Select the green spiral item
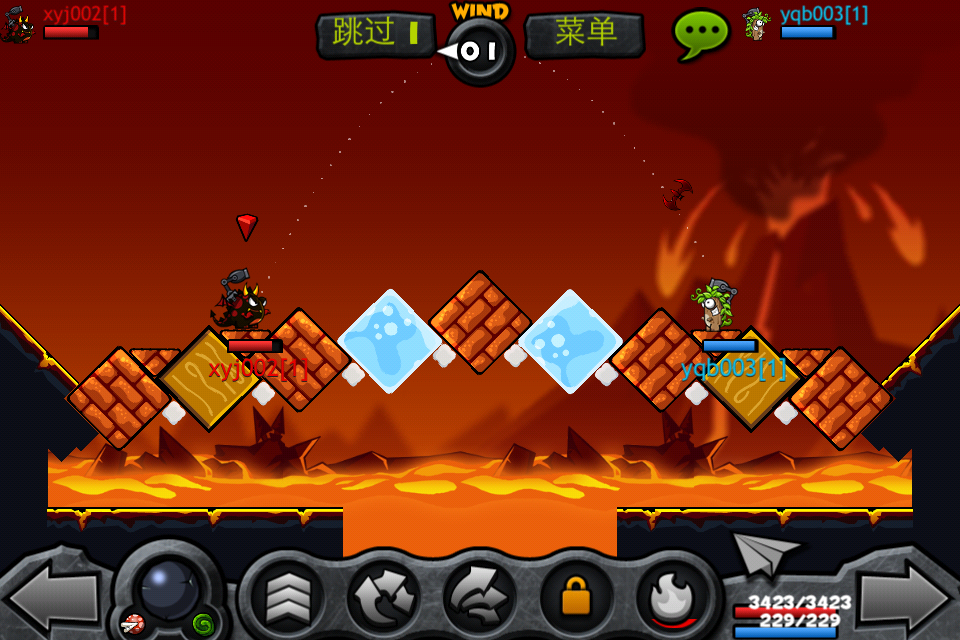The height and width of the screenshot is (640, 960). (203, 623)
